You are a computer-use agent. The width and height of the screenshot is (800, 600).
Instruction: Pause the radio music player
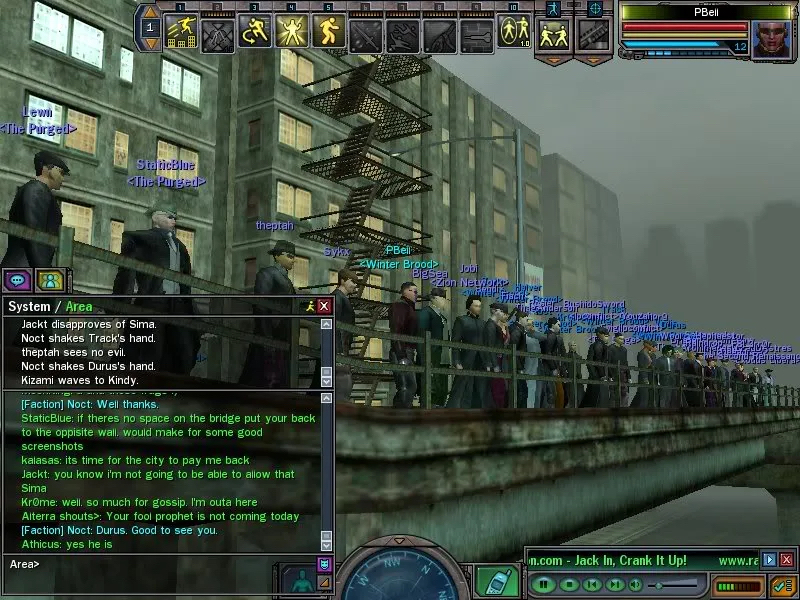(543, 583)
